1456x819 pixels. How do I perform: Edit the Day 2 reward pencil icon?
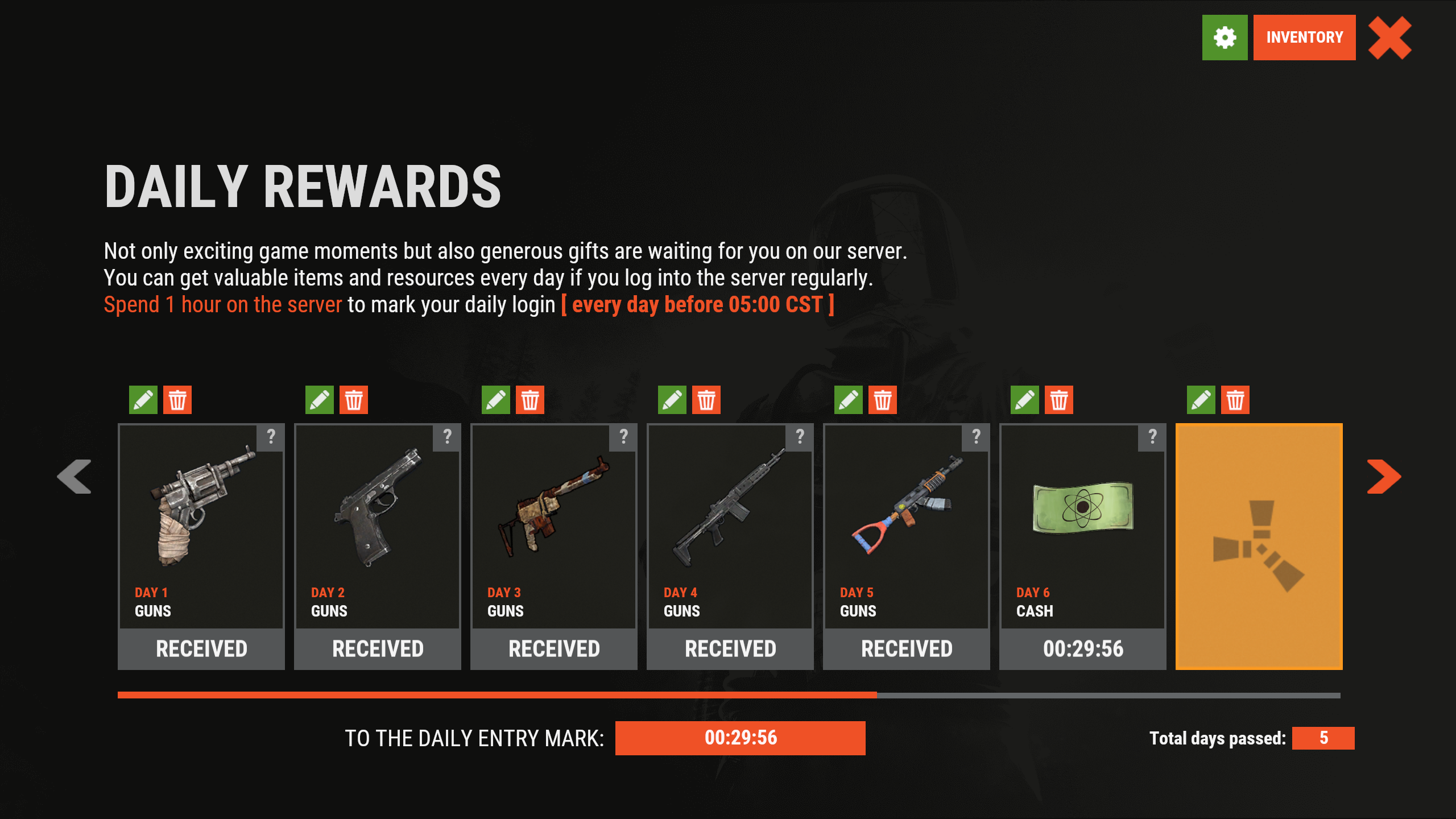click(x=320, y=400)
